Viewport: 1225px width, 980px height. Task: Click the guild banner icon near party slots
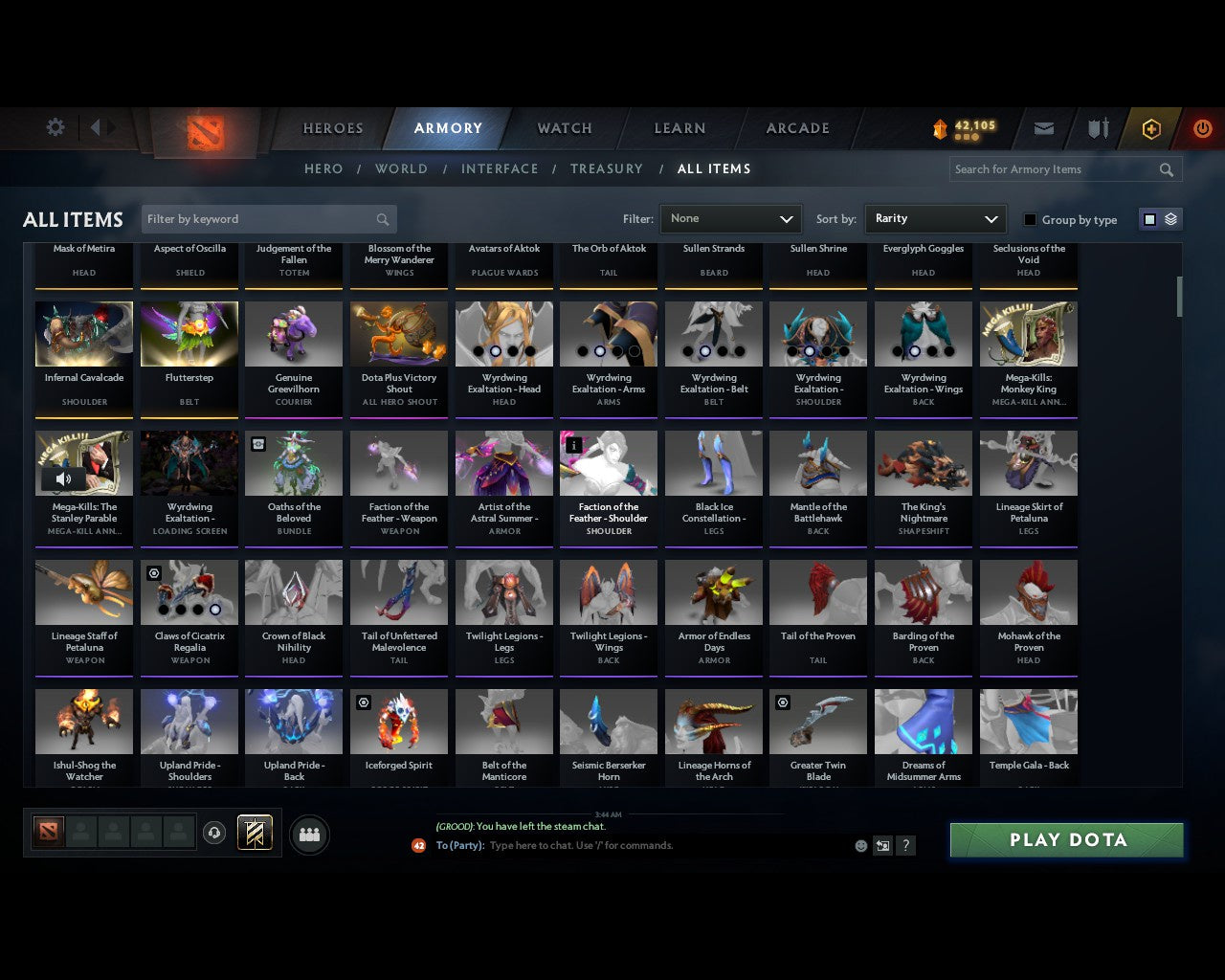(x=255, y=833)
